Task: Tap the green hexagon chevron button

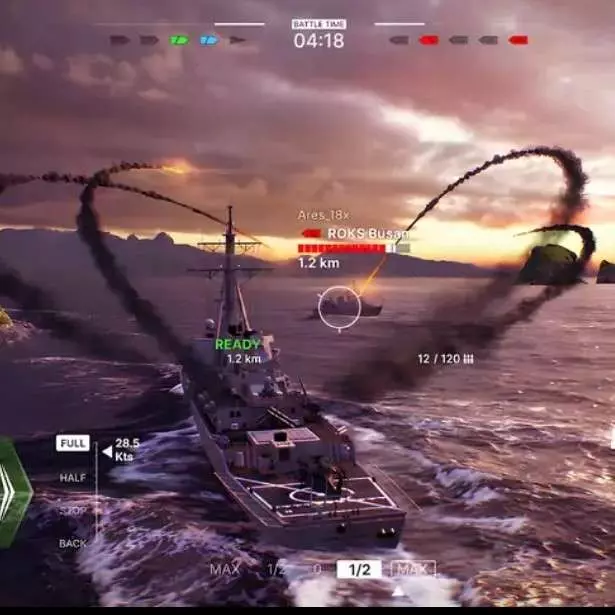Action: [14, 492]
